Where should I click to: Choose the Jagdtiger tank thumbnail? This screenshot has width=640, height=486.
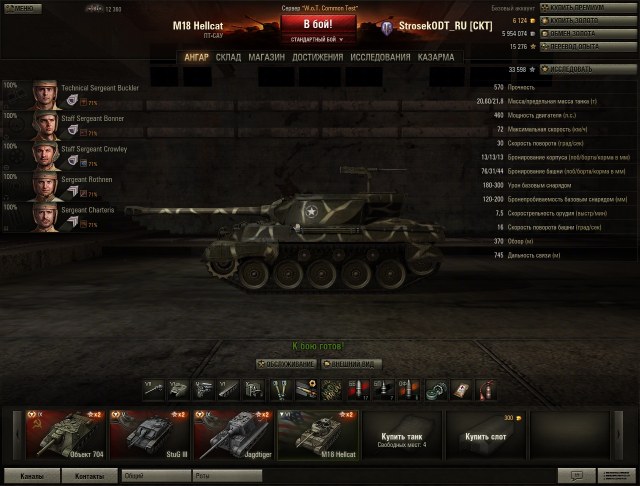pyautogui.click(x=233, y=433)
